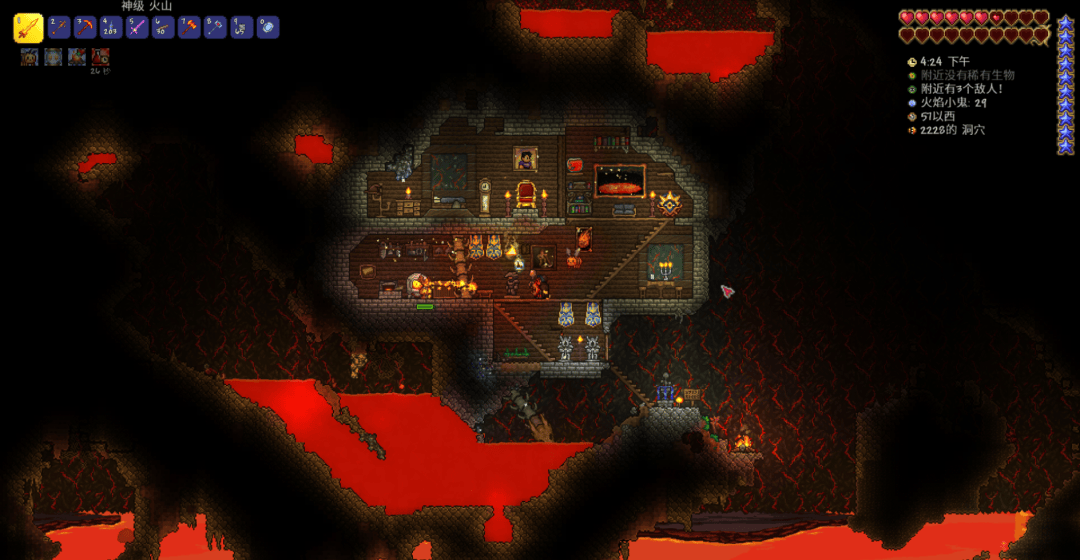Viewport: 1080px width, 560px height.
Task: Select the orange staff in slot 2
Action: 60,27
